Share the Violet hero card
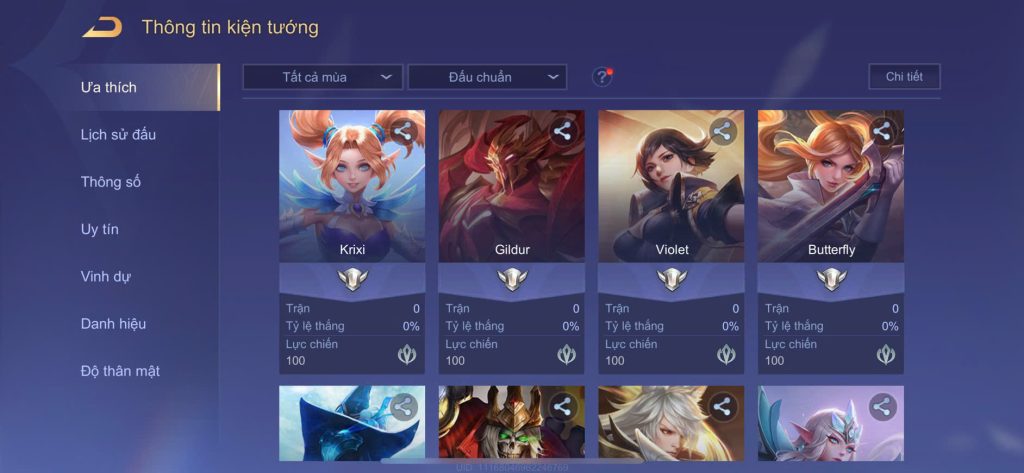The width and height of the screenshot is (1024, 473). click(x=723, y=131)
